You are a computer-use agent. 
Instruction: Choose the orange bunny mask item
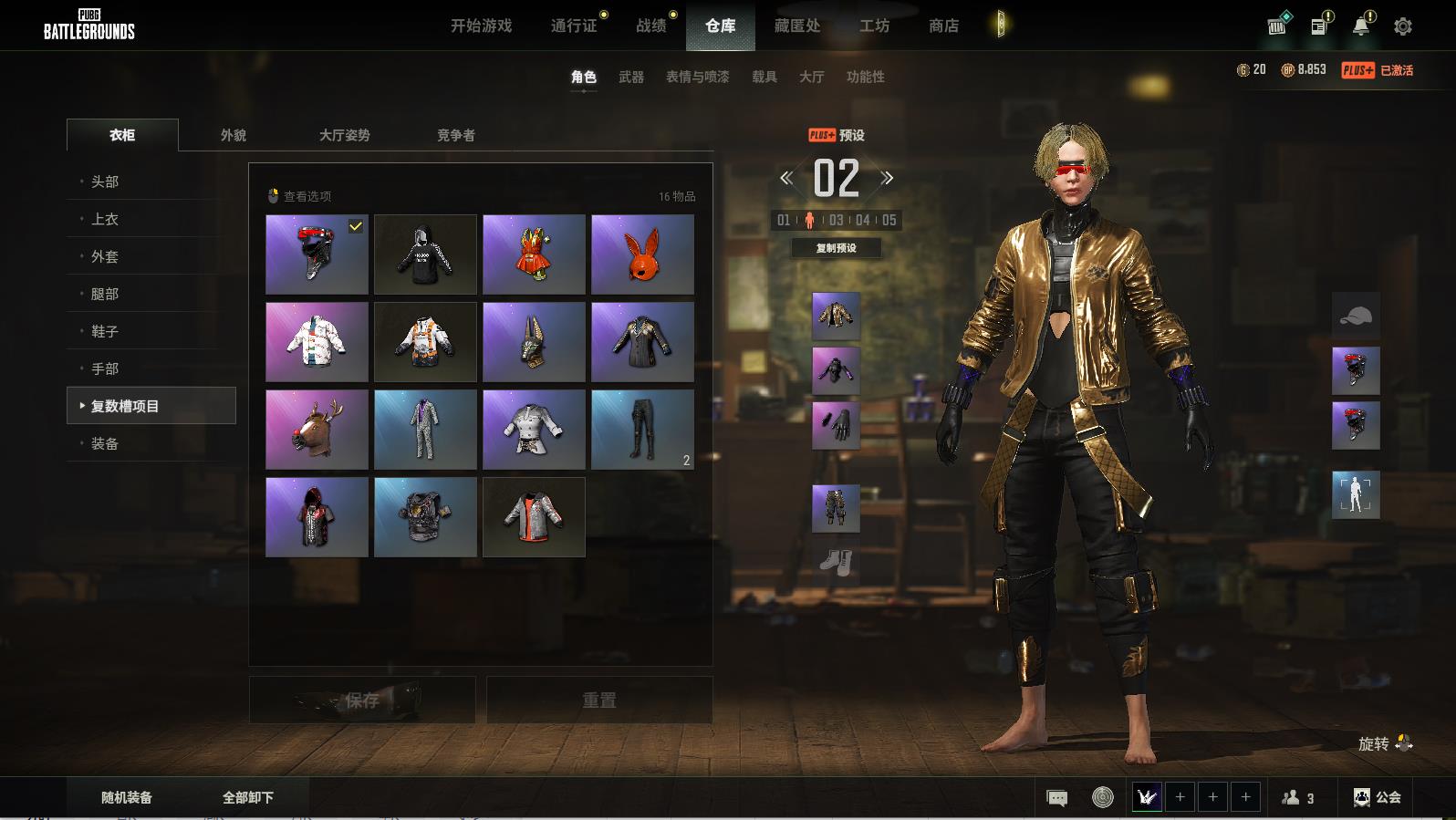pos(642,254)
